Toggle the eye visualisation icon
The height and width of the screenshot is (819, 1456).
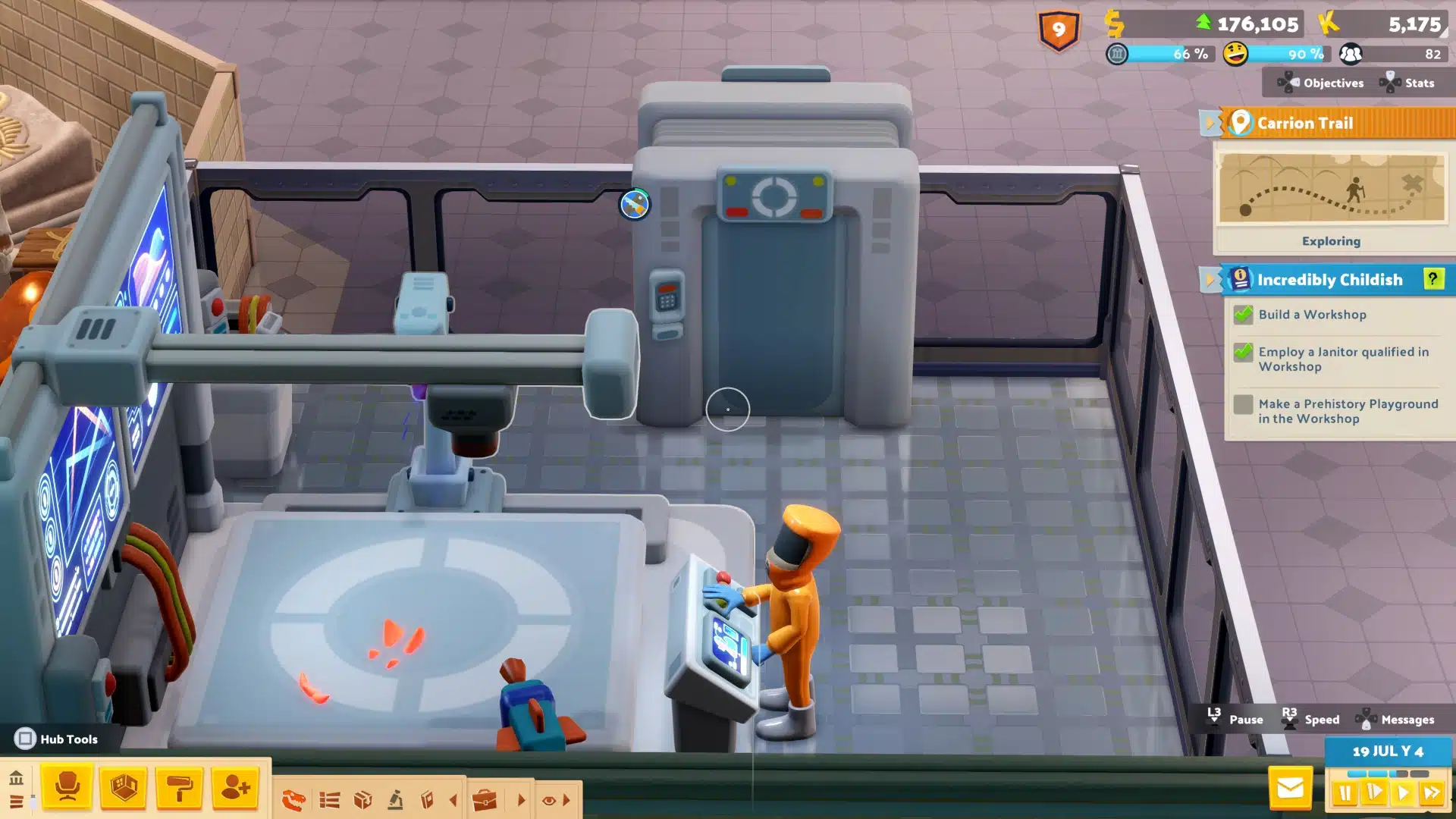549,800
